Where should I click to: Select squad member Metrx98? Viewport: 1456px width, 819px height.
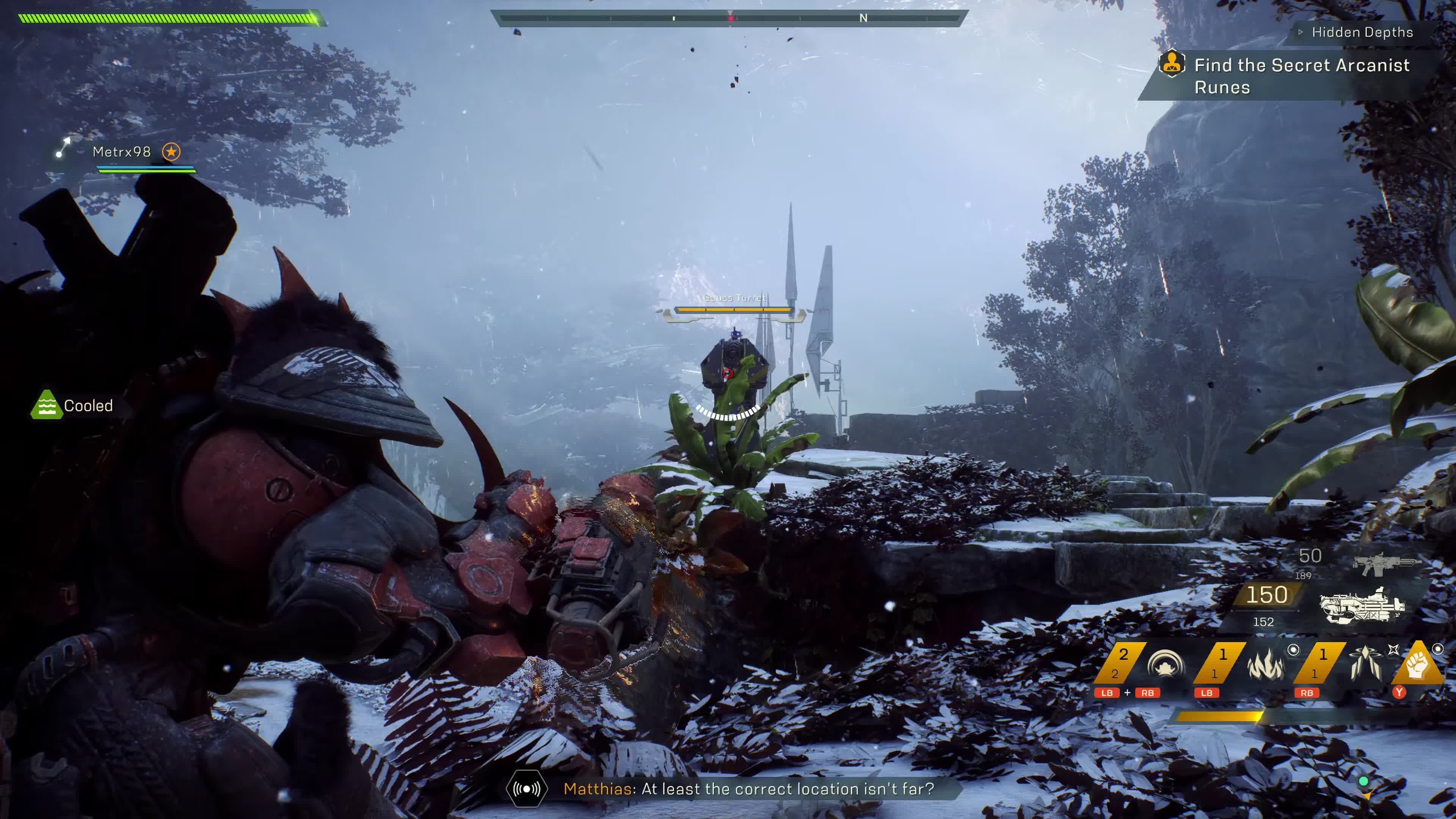click(x=121, y=152)
